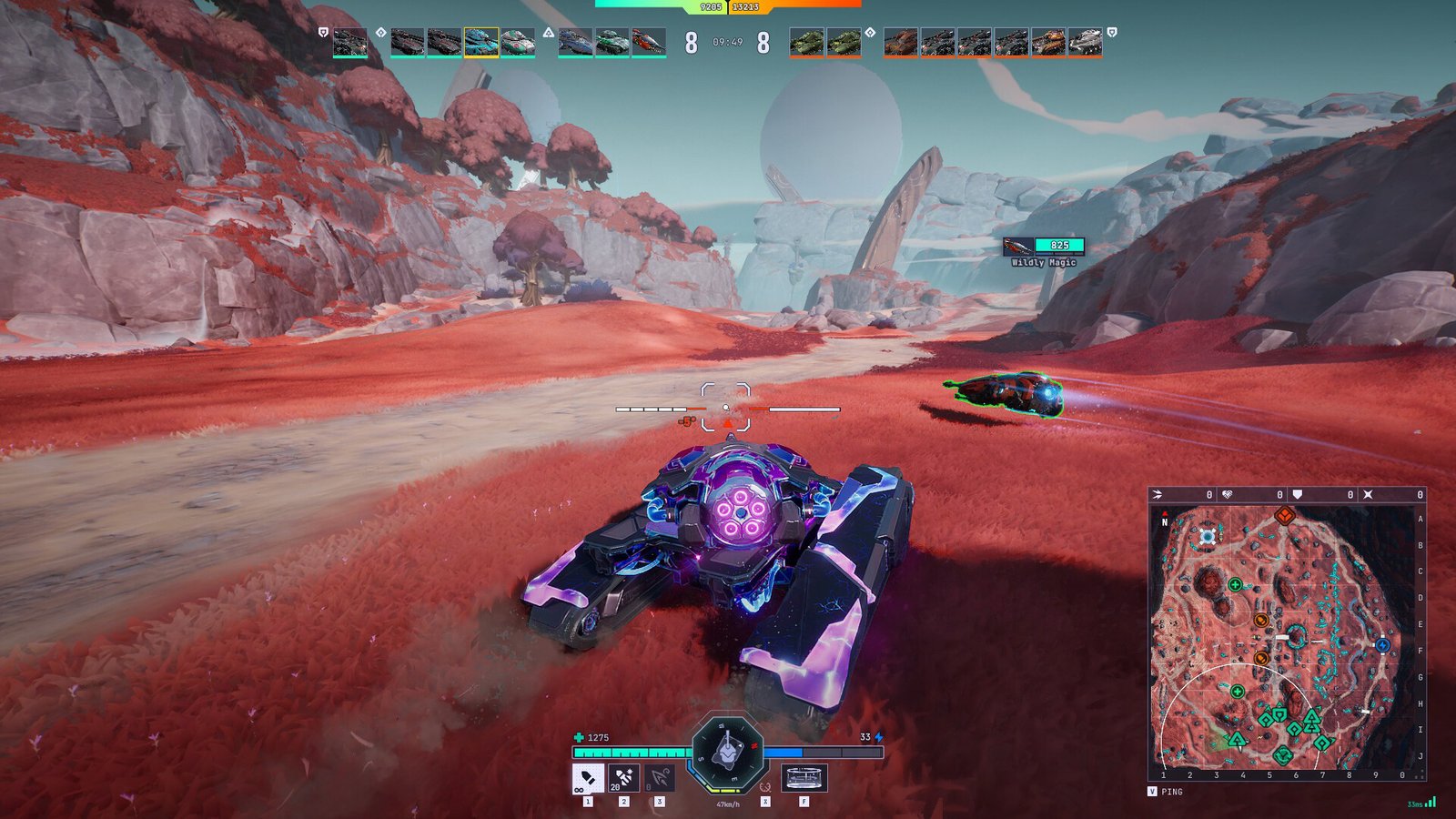Choose the greyed-out third ammo slot
This screenshot has width=1456, height=819.
point(660,779)
